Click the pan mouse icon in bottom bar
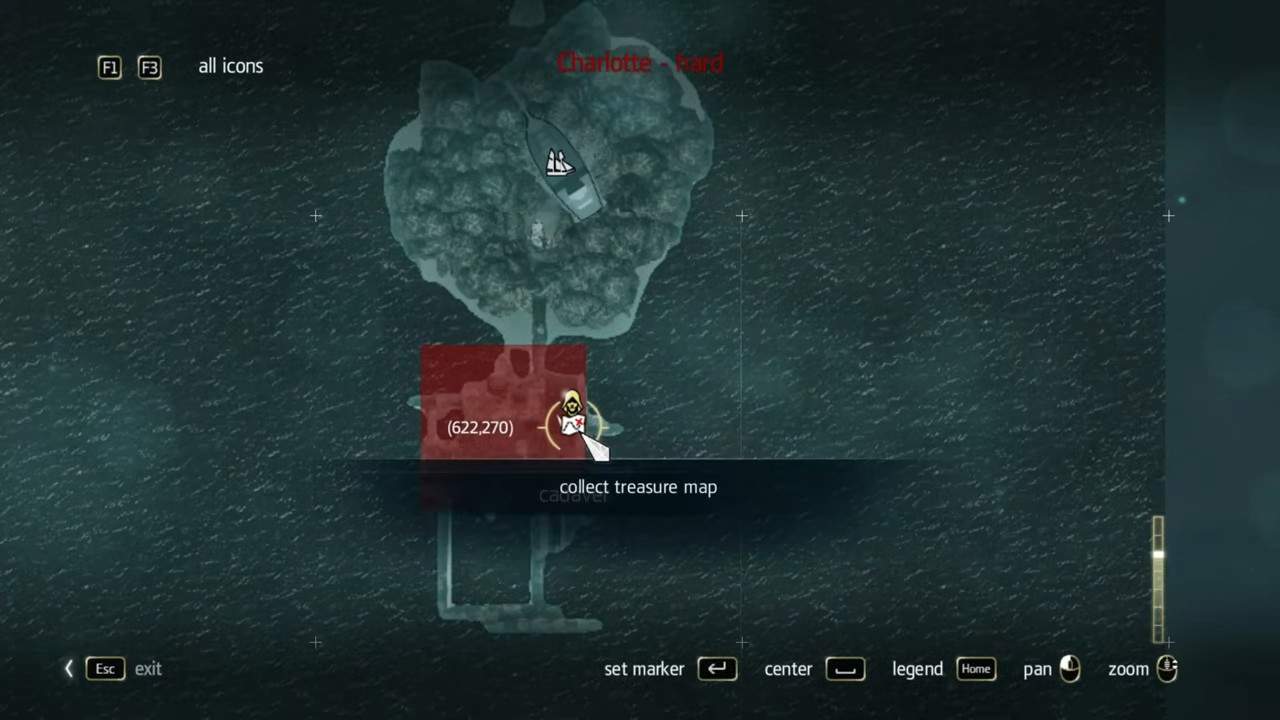The height and width of the screenshot is (720, 1280). click(1069, 669)
